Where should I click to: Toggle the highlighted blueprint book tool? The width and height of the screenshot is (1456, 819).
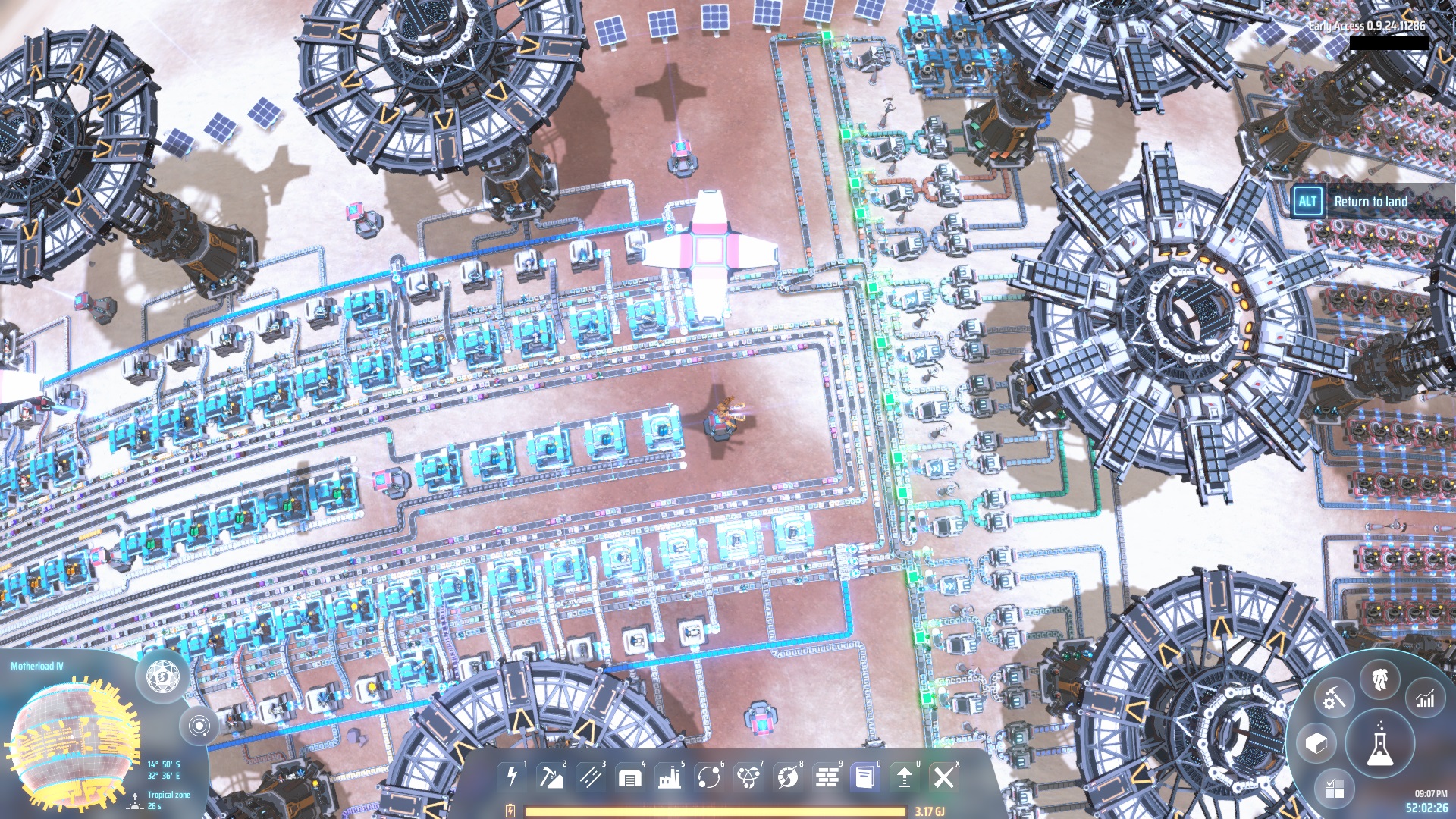864,777
